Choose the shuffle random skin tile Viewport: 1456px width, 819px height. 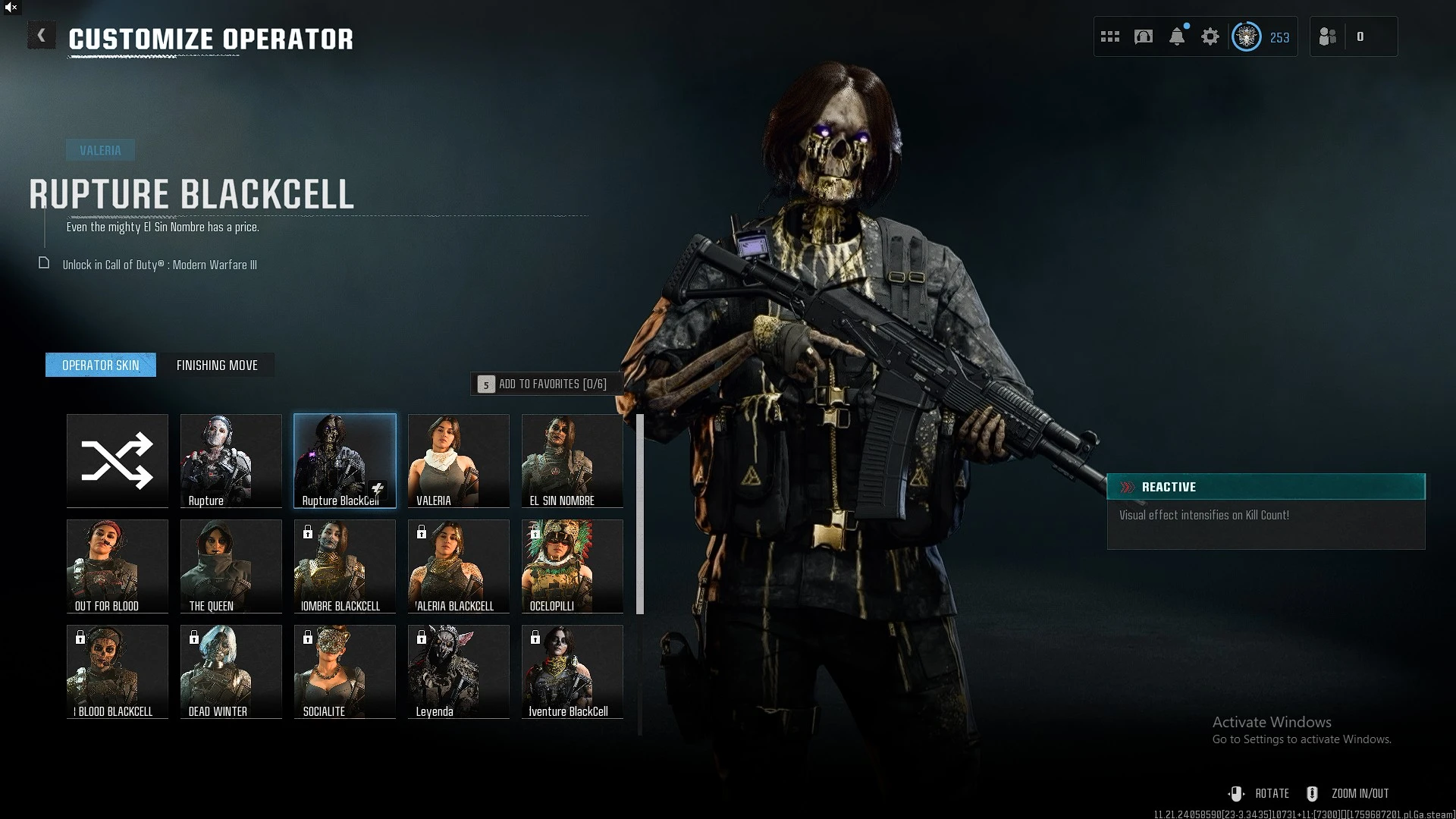118,460
